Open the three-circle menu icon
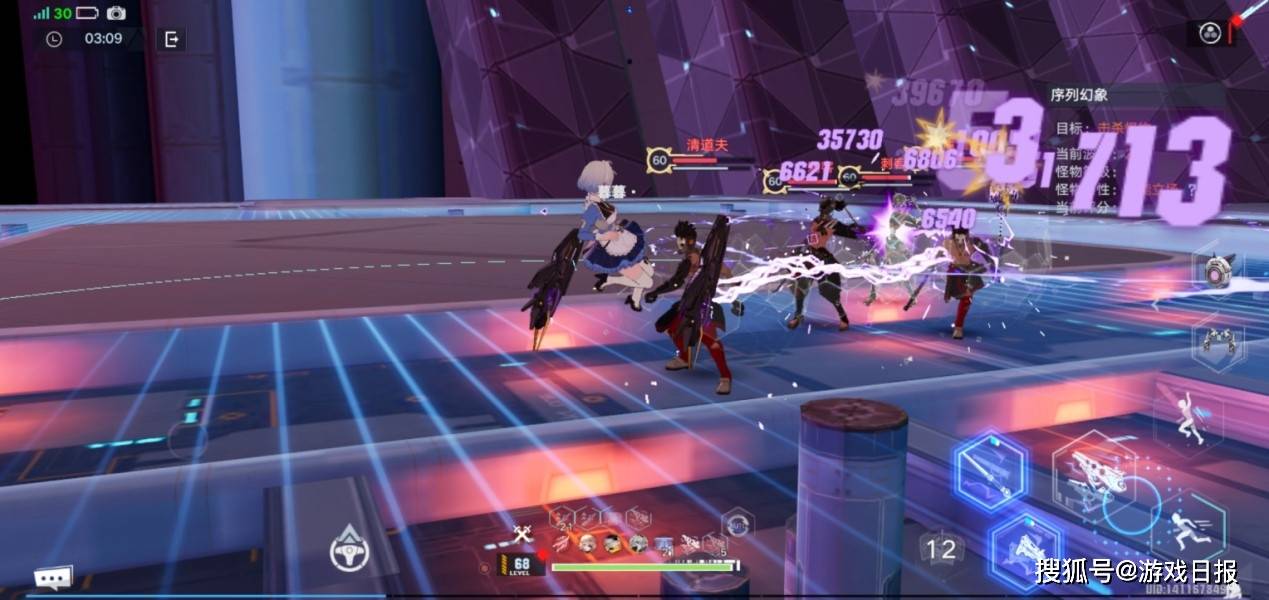 pos(1209,33)
